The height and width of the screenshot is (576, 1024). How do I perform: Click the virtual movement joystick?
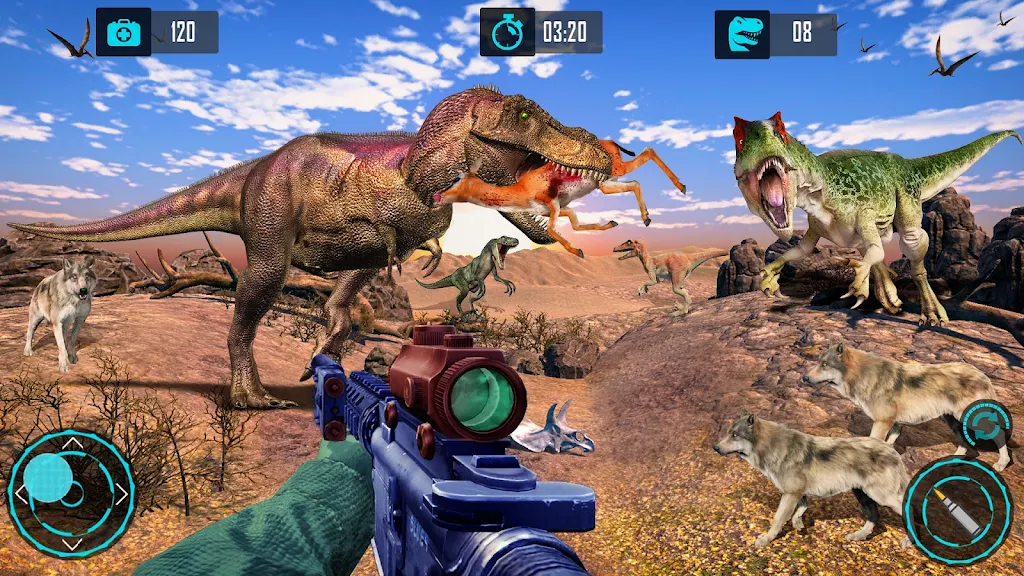(70, 491)
